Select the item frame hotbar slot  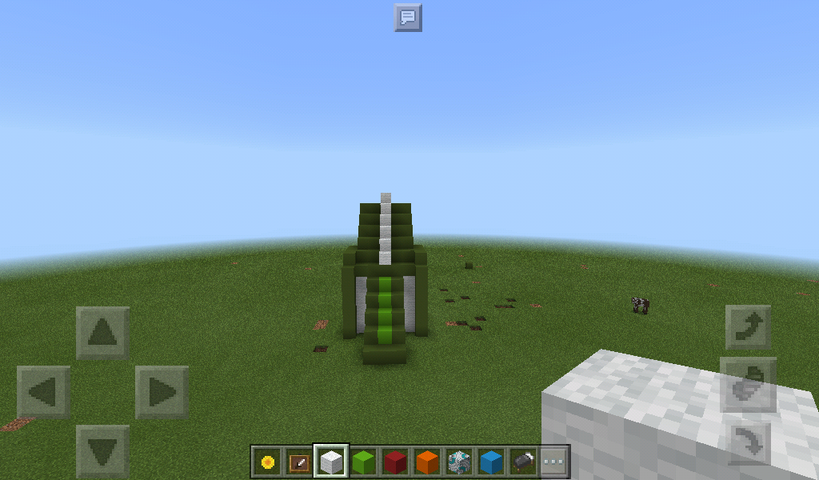click(x=299, y=462)
